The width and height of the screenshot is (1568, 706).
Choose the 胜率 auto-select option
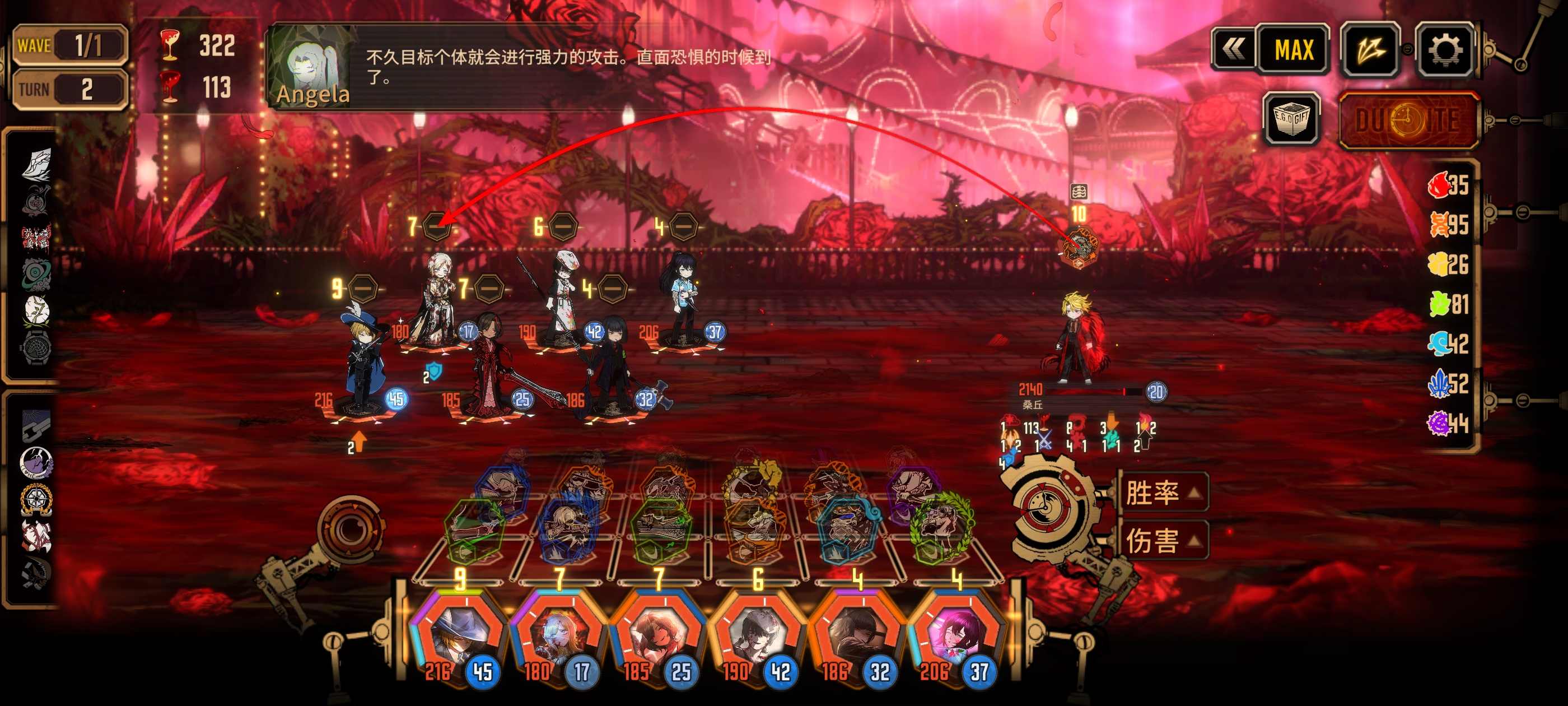point(1161,491)
